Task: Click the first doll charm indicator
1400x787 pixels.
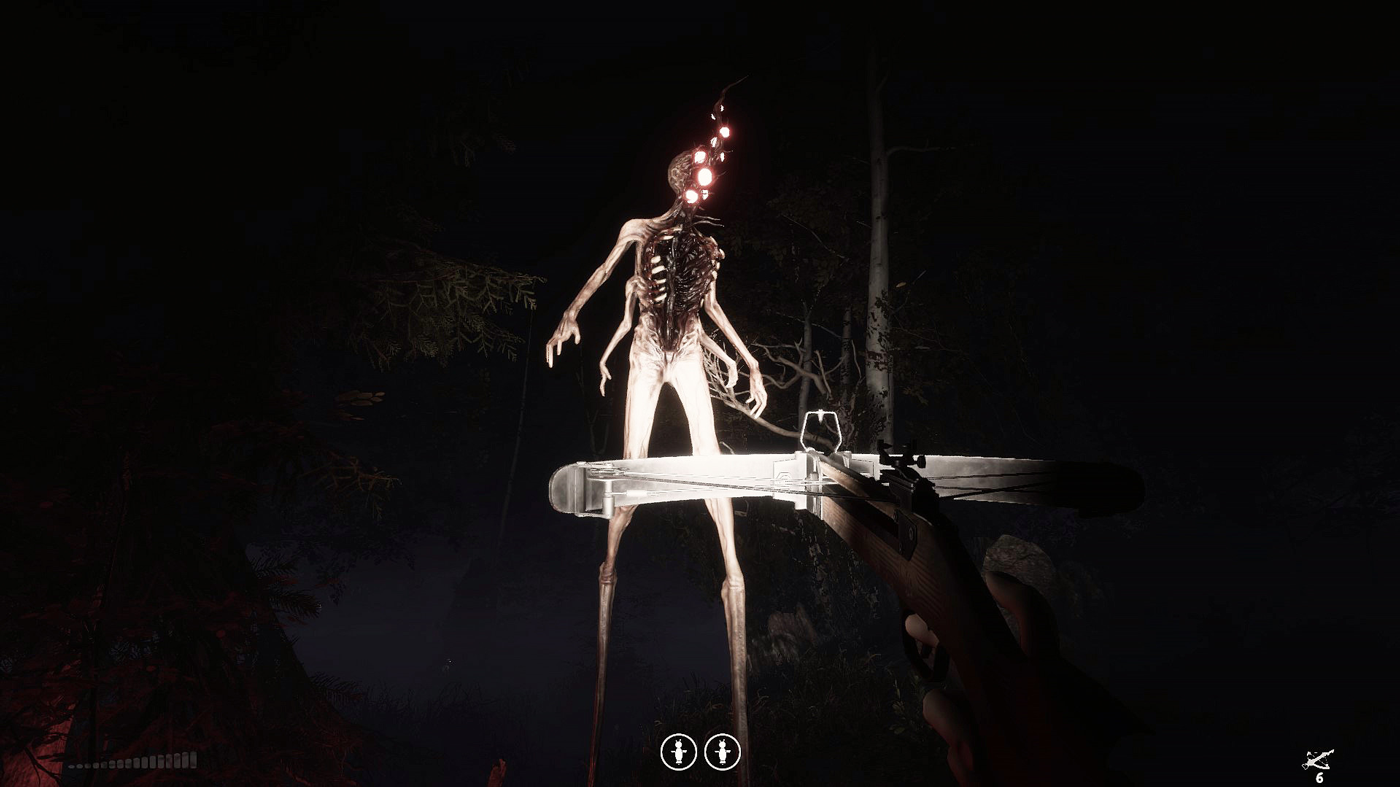Action: click(681, 753)
